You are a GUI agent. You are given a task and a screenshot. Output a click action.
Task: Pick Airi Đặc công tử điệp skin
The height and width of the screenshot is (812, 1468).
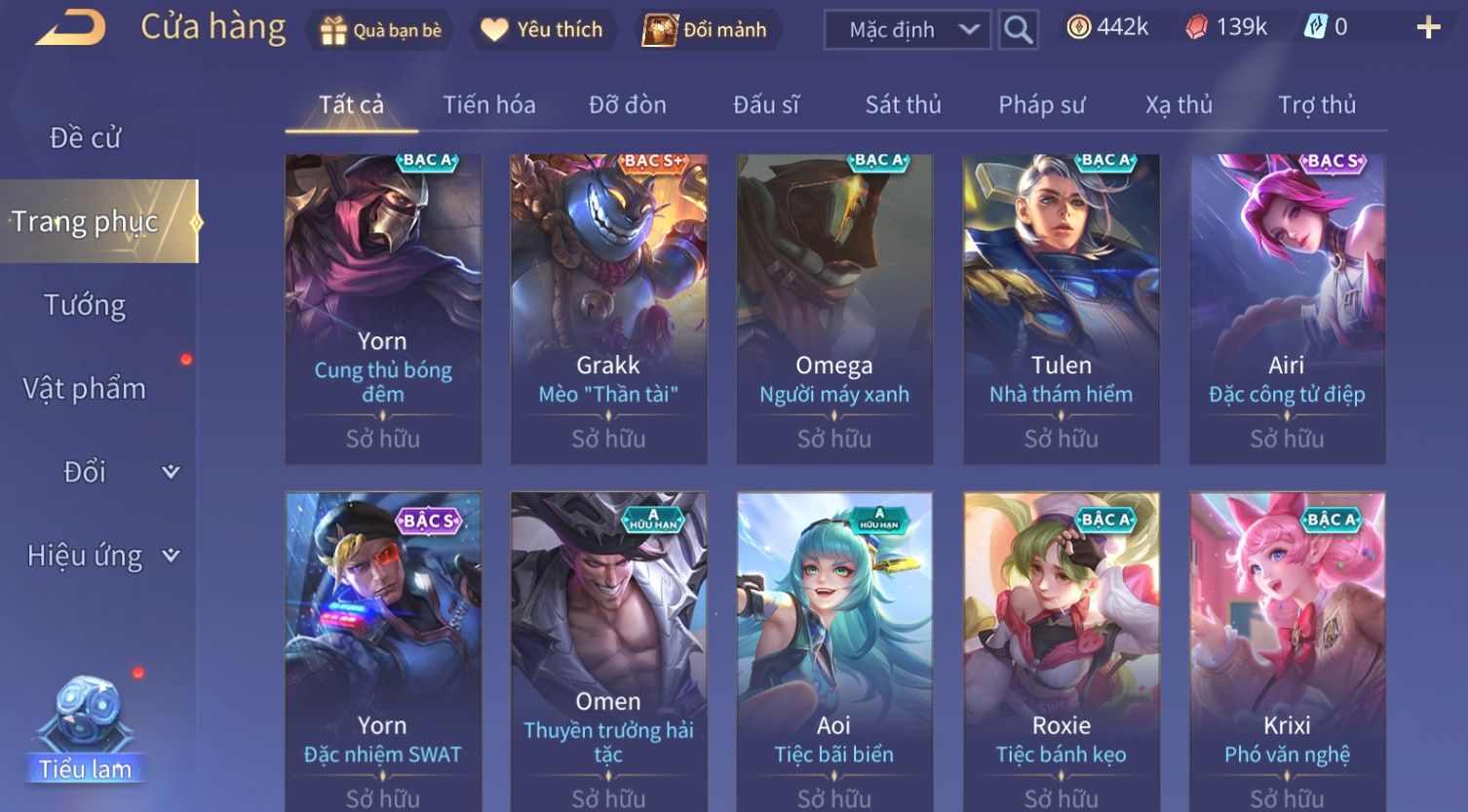click(x=1287, y=308)
